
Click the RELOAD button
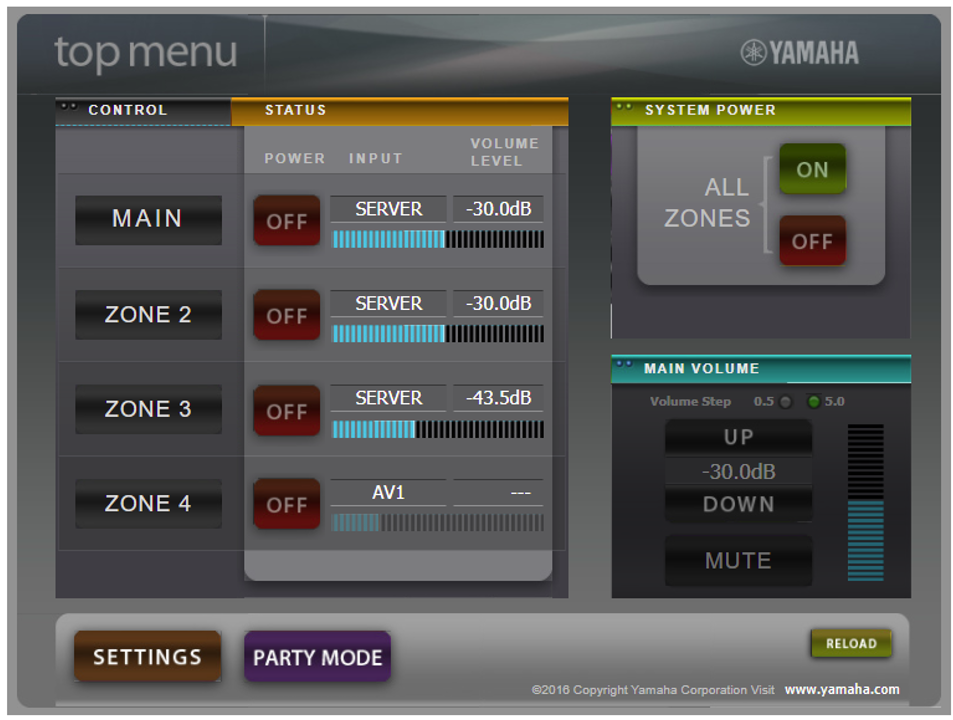coord(851,644)
